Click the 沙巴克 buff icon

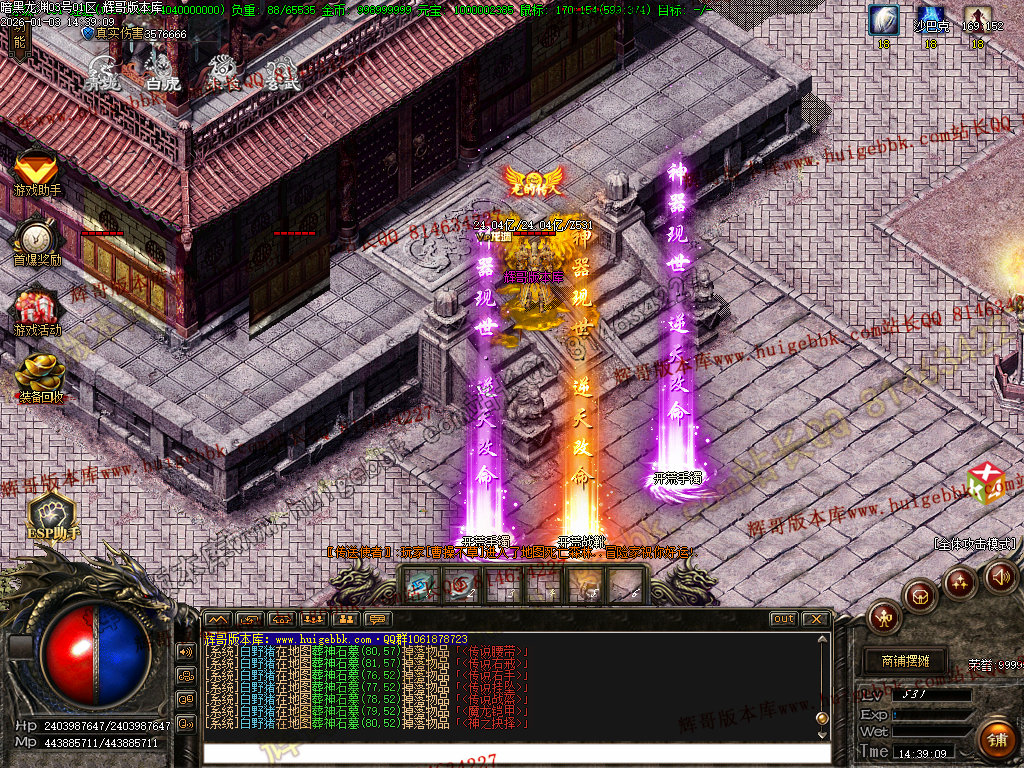click(x=931, y=22)
